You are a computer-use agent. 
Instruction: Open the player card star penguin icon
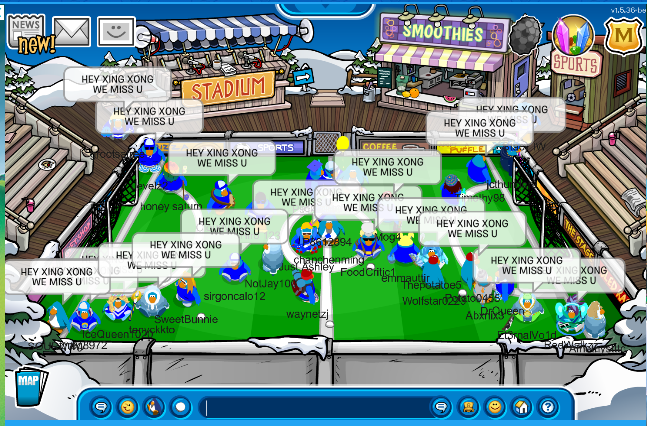467,407
